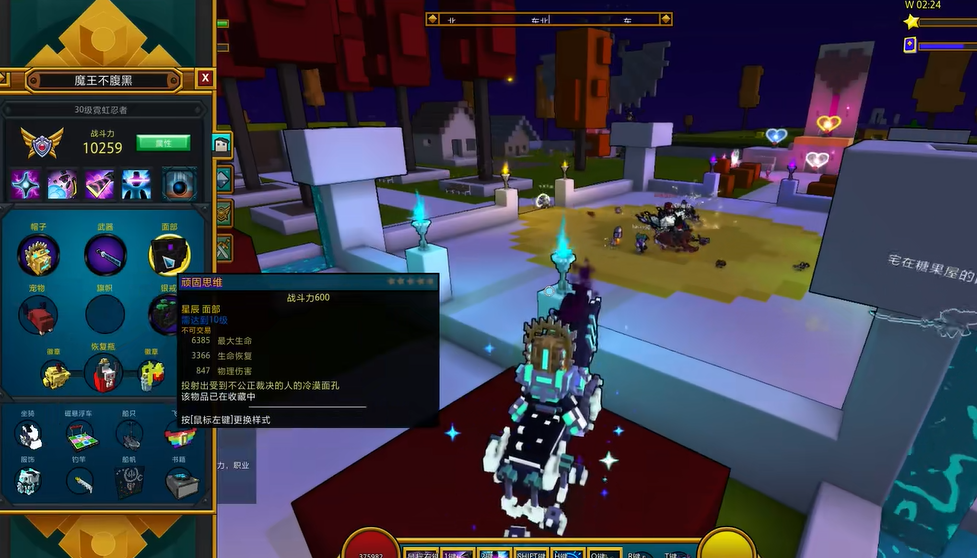Select the mount (坐骑) slot
Image resolution: width=977 pixels, height=558 pixels.
pyautogui.click(x=29, y=435)
